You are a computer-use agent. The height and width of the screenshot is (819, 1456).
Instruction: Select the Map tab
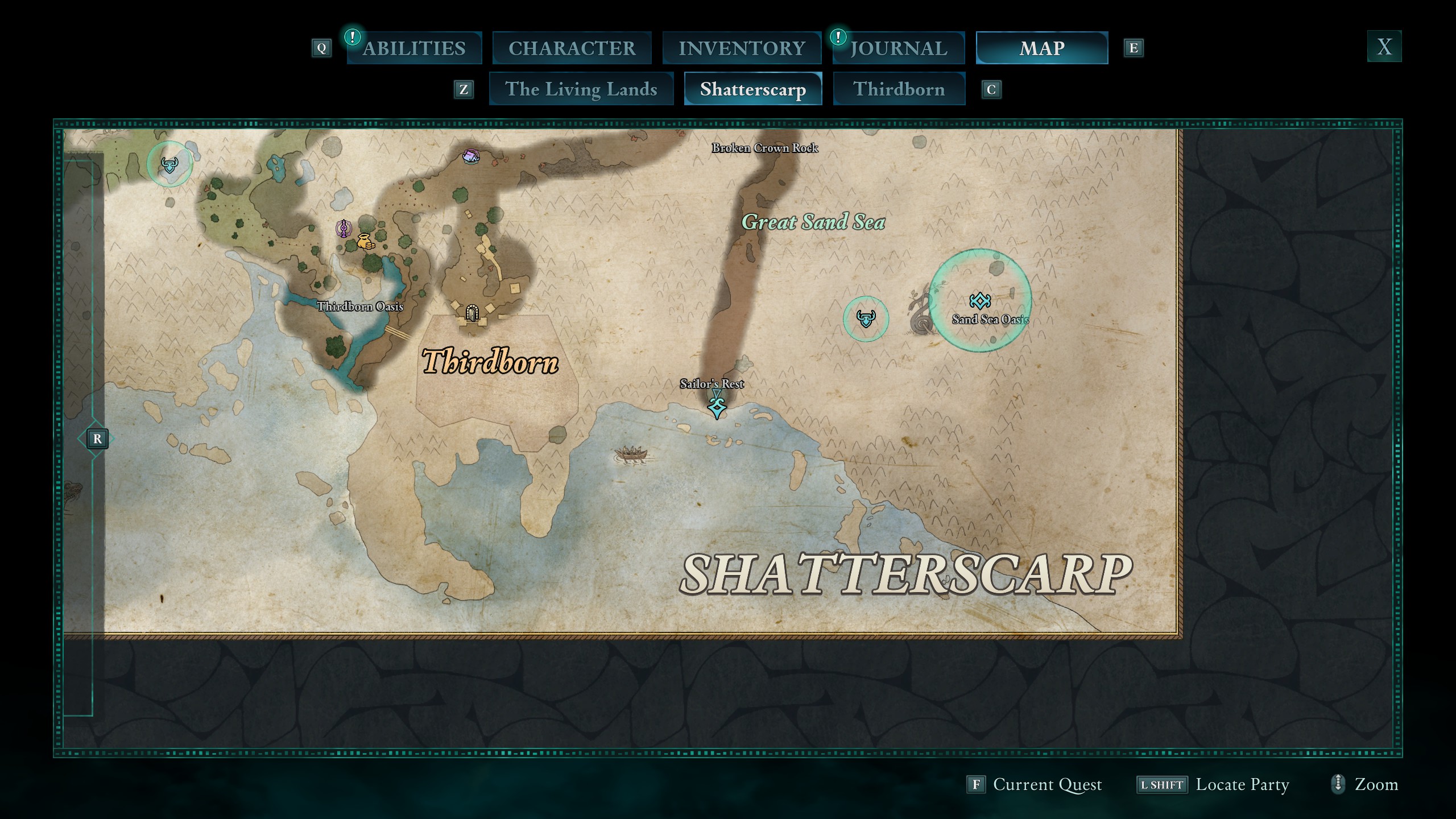pos(1042,48)
